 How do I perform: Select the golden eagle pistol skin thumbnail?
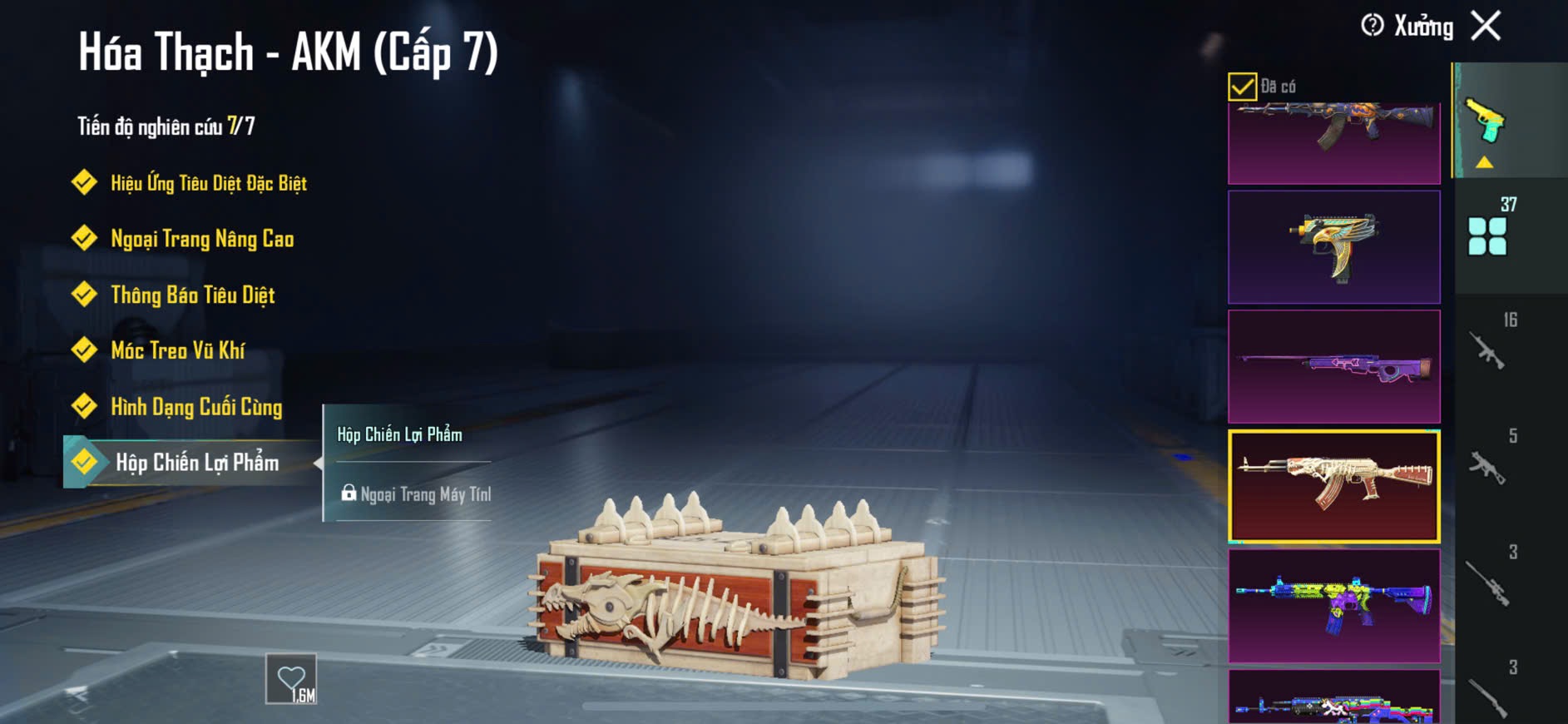[1333, 247]
